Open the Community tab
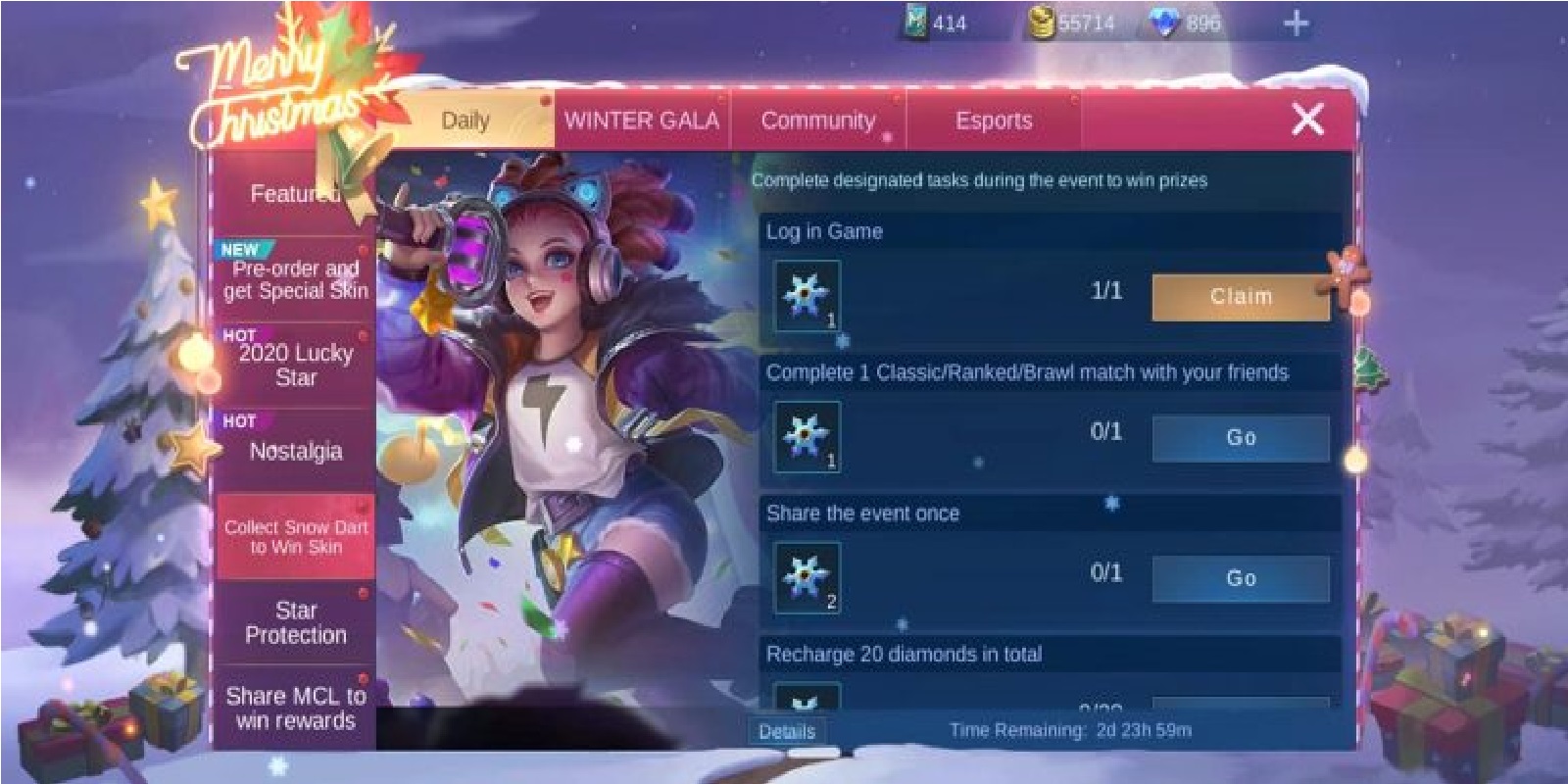 (x=818, y=120)
